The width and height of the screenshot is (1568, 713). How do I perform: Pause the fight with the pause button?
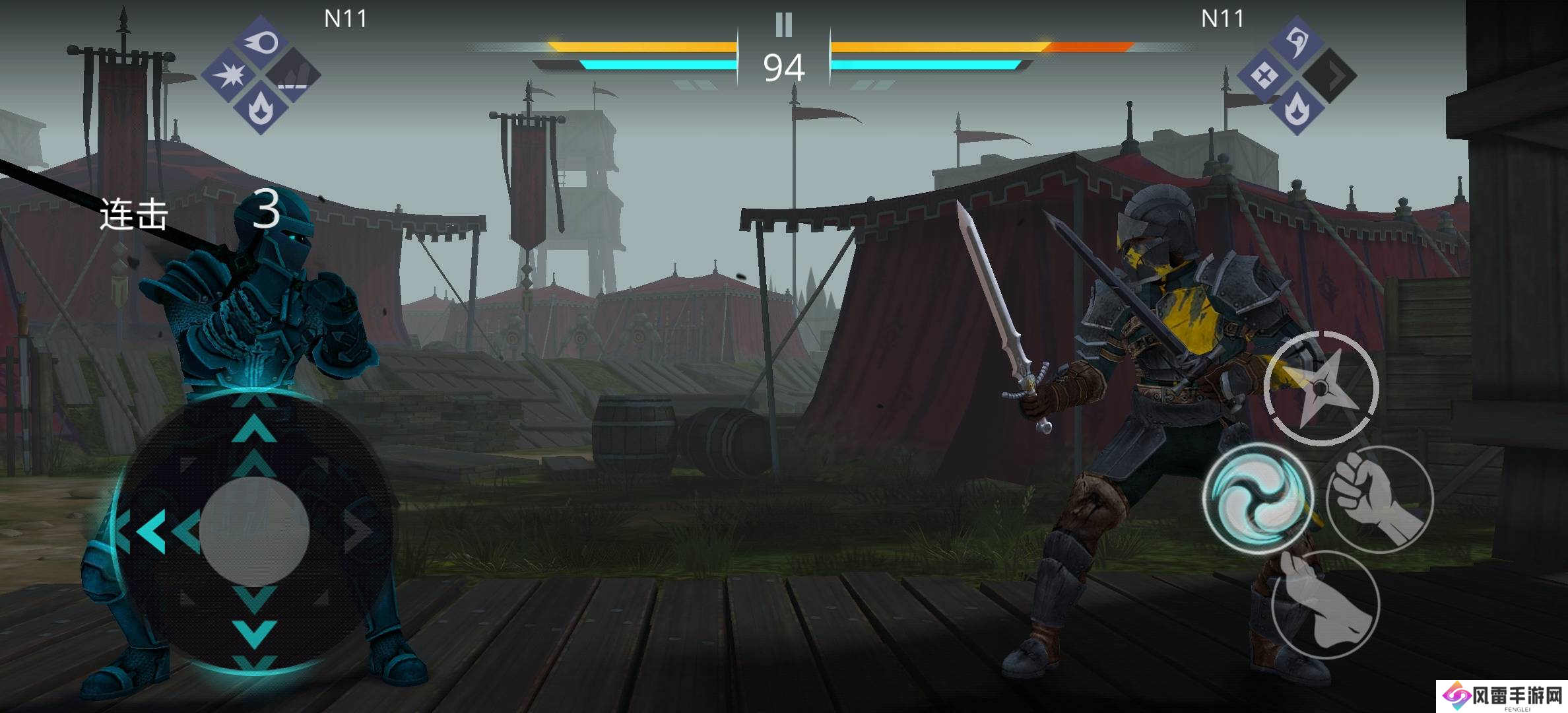[x=783, y=25]
